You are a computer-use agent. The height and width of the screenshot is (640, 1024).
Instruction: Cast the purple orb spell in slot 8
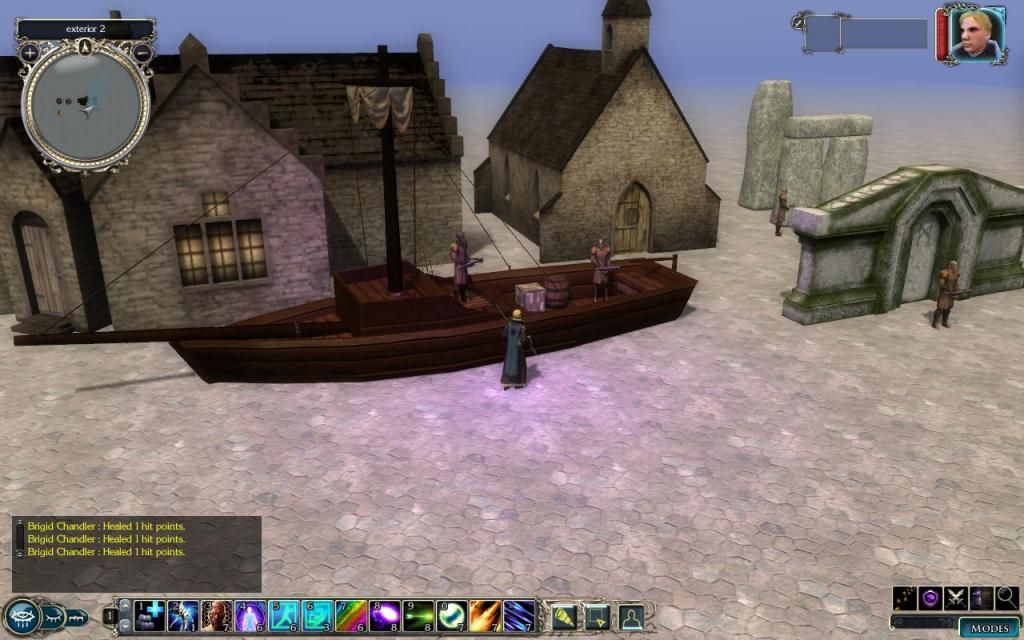coord(386,614)
